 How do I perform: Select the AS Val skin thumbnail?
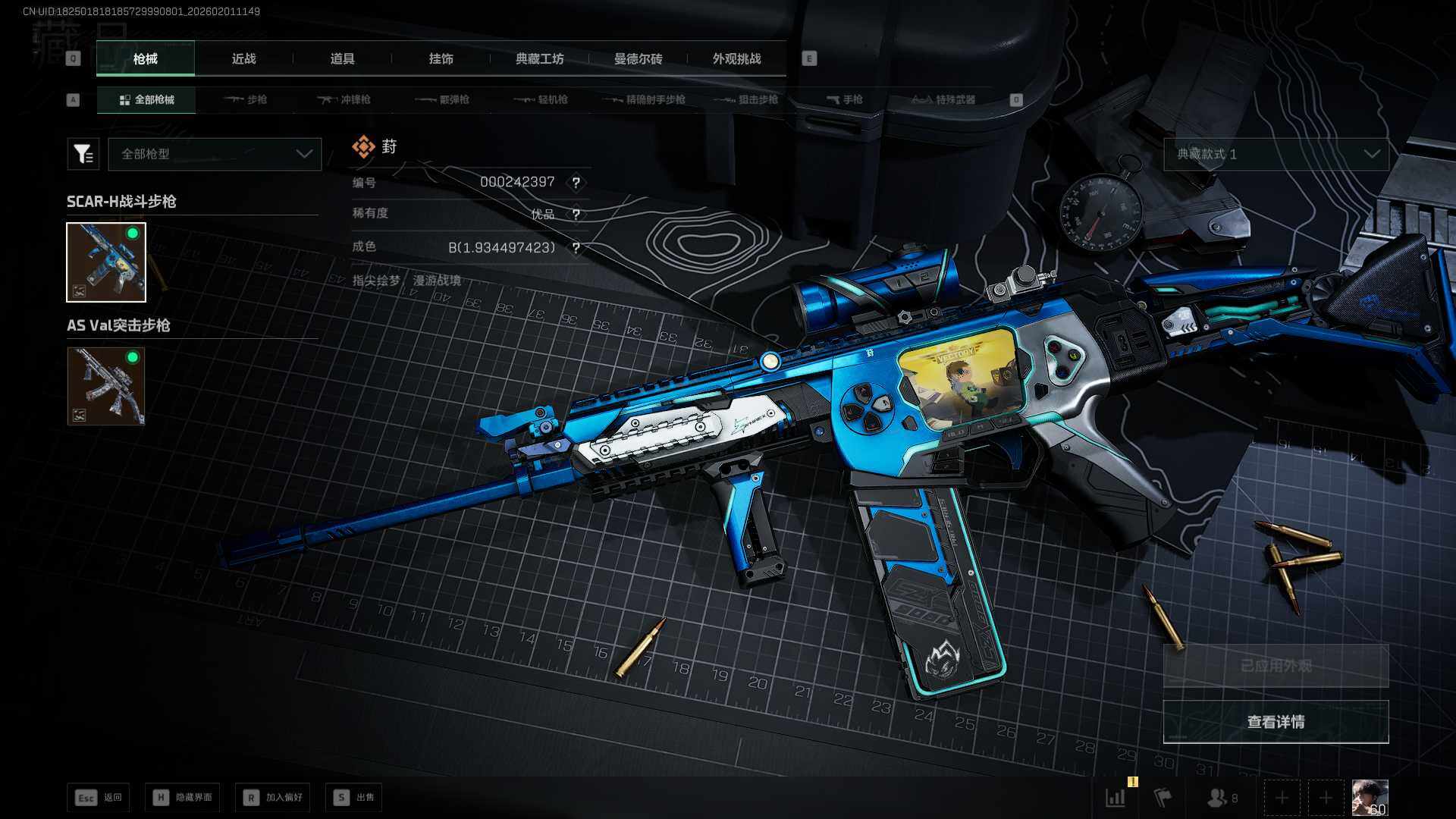[106, 386]
